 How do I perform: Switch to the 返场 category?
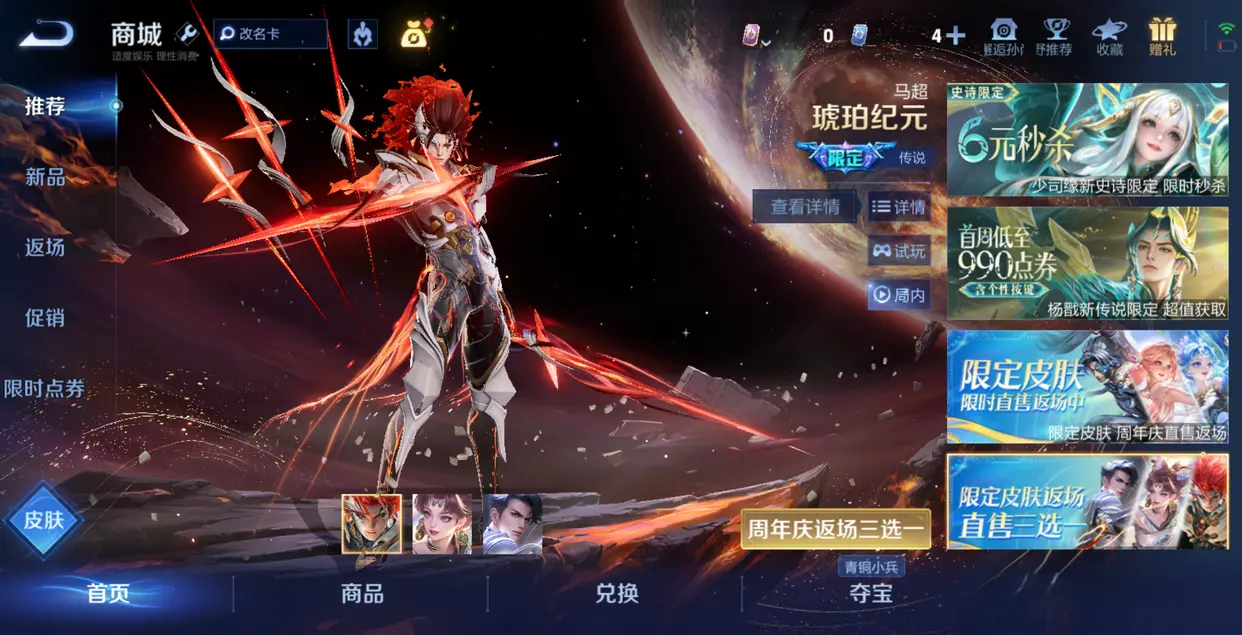[45, 247]
